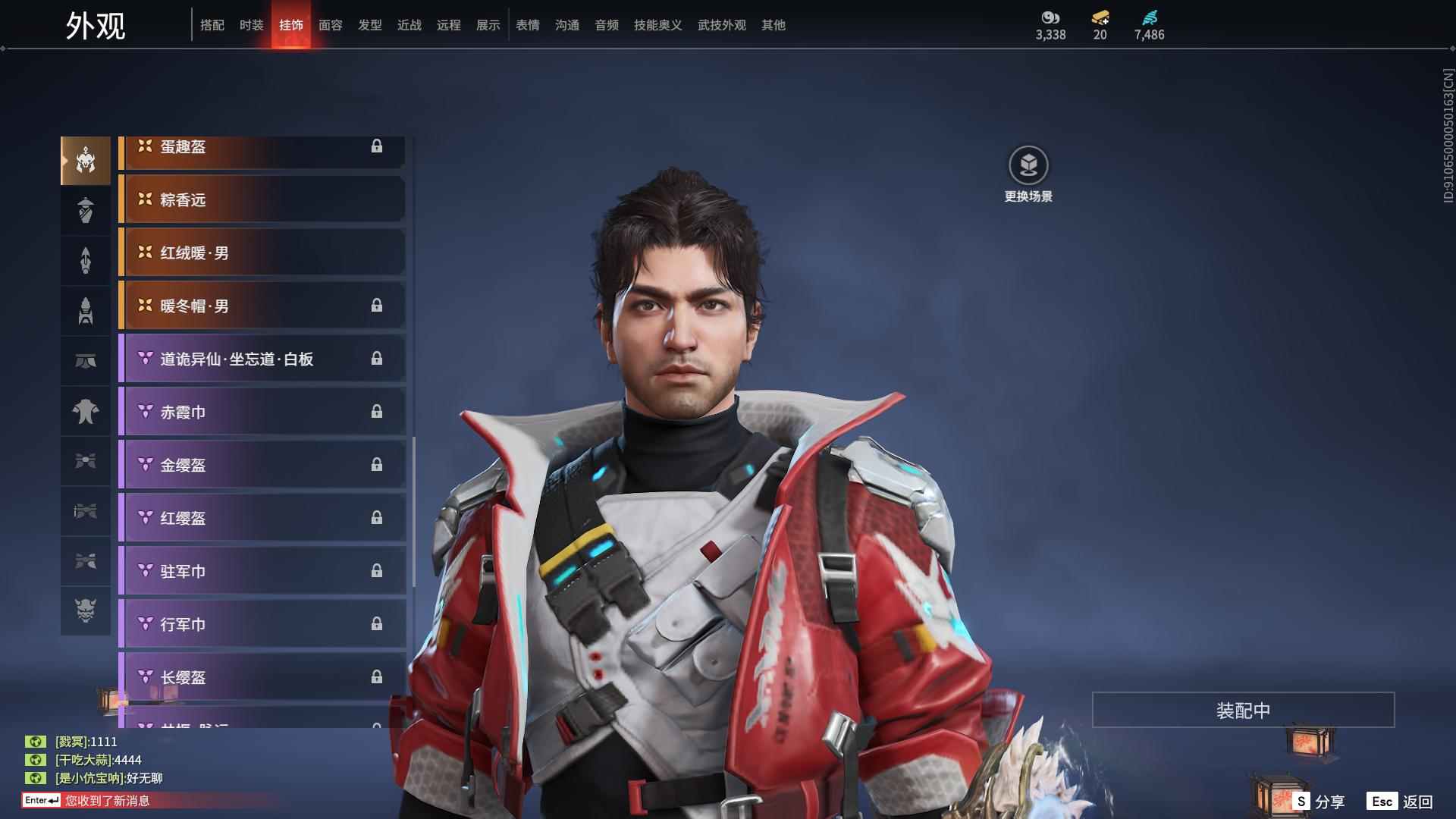Open the 搭配 tab

point(212,25)
